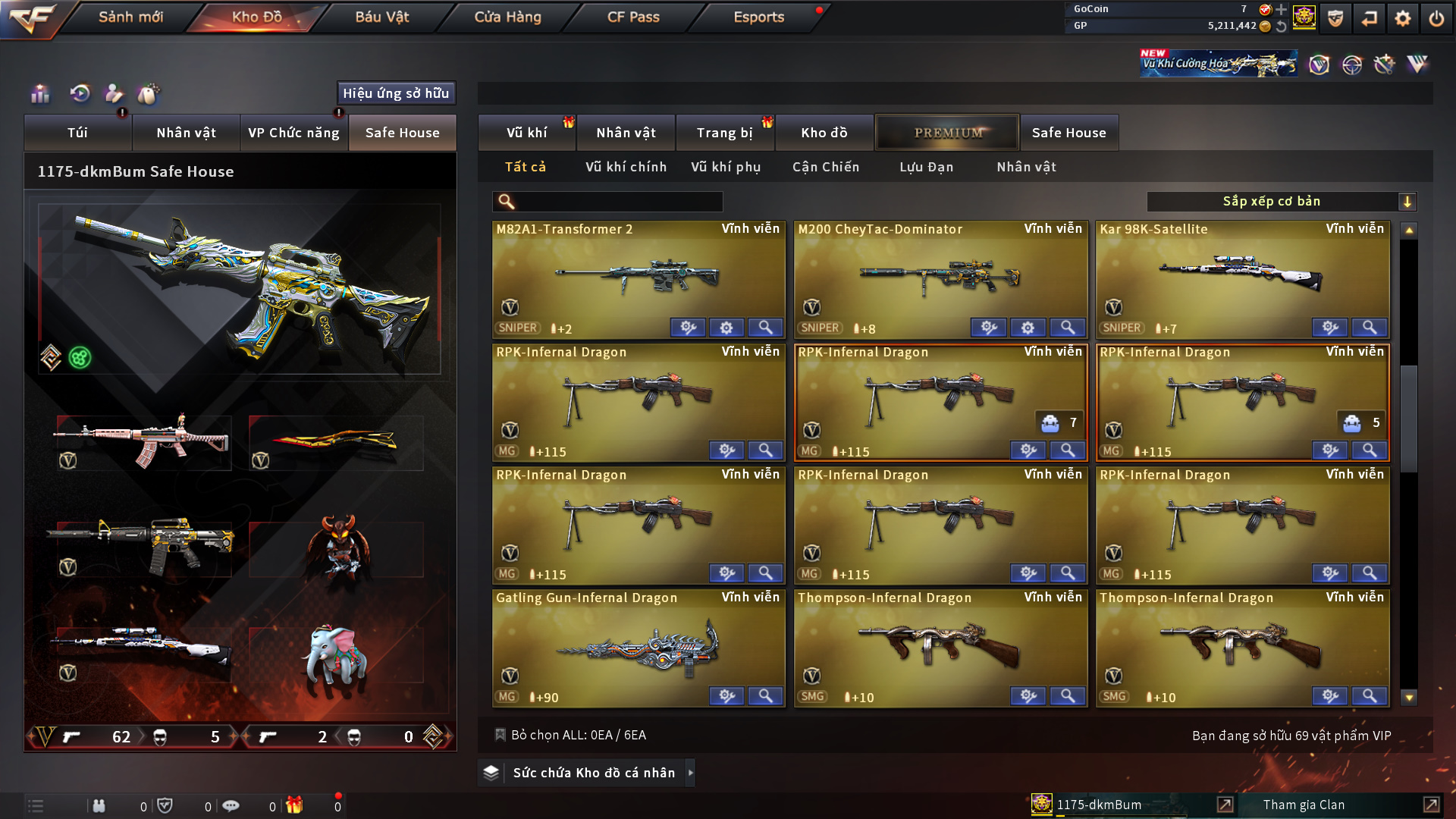Open the Esports section

click(x=758, y=17)
